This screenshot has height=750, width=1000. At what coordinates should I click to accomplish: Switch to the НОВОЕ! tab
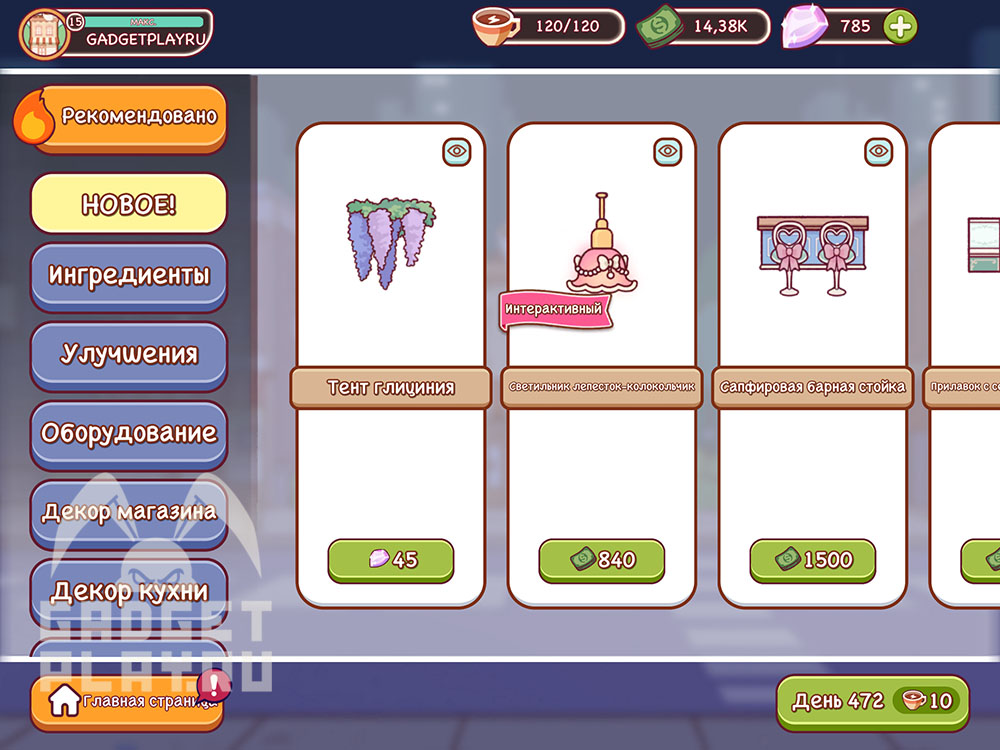pos(129,204)
